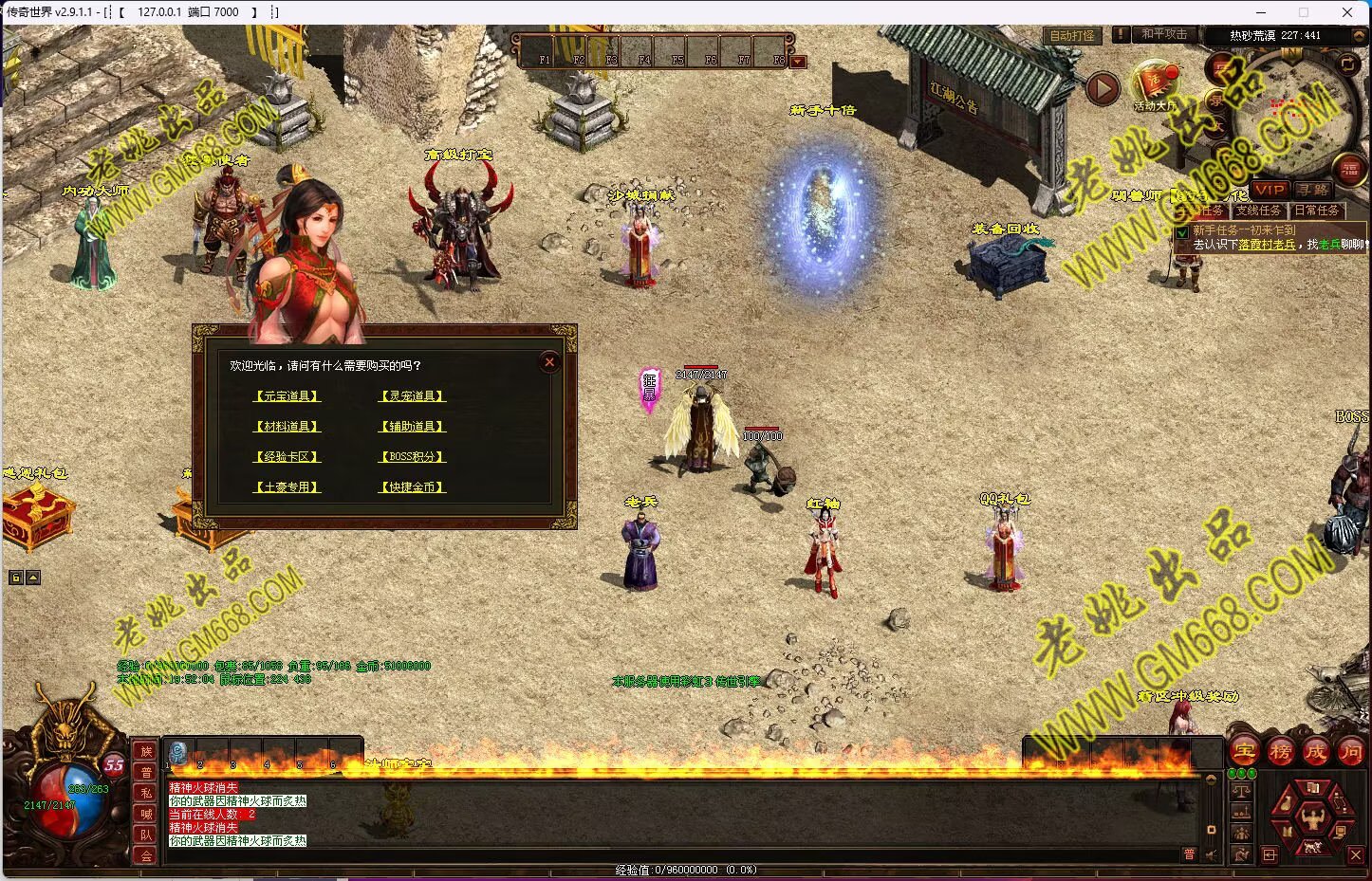Follow the 落霞村老兵 quest link
1372x881 pixels.
(x=1267, y=245)
